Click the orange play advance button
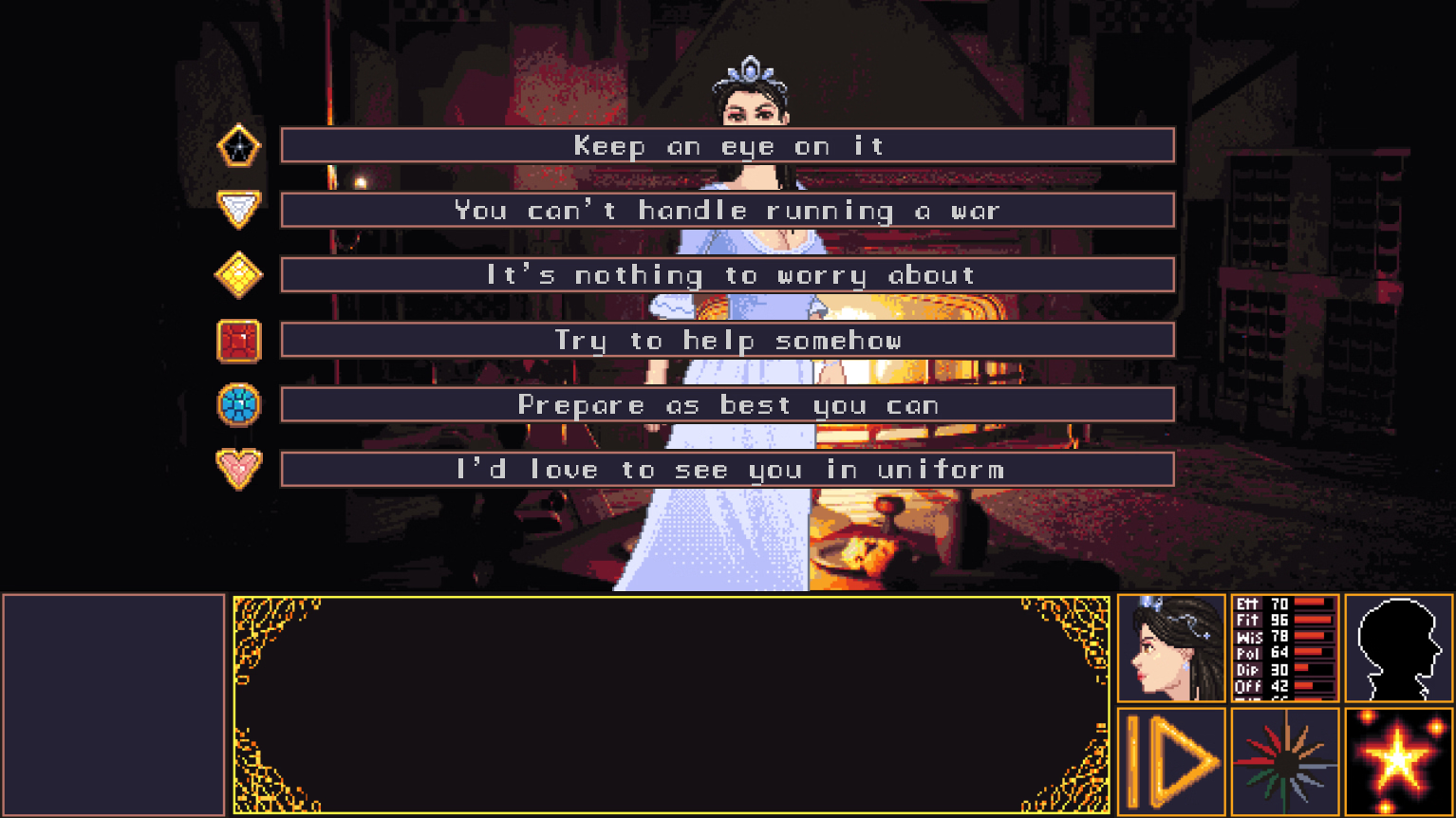1456x818 pixels. coord(1171,761)
